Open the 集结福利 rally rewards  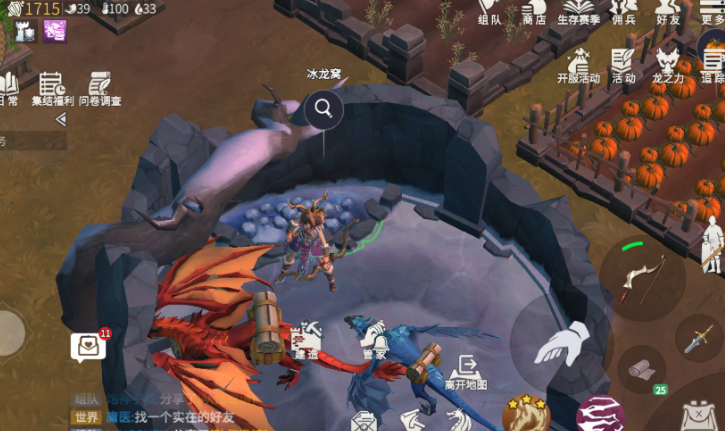coord(51,88)
